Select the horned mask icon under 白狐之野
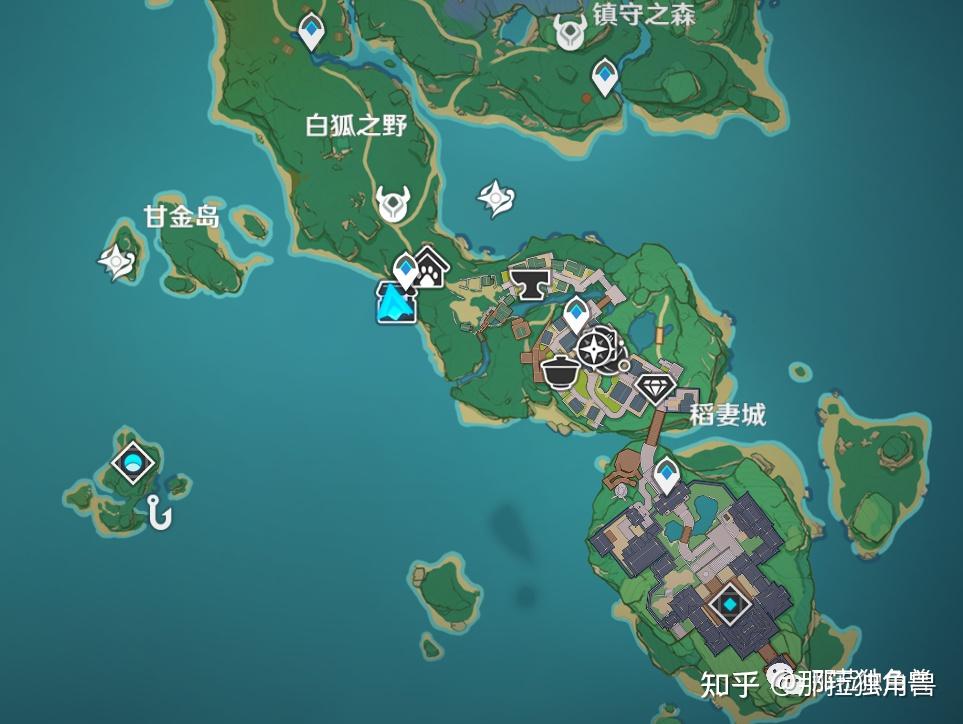 [x=393, y=204]
